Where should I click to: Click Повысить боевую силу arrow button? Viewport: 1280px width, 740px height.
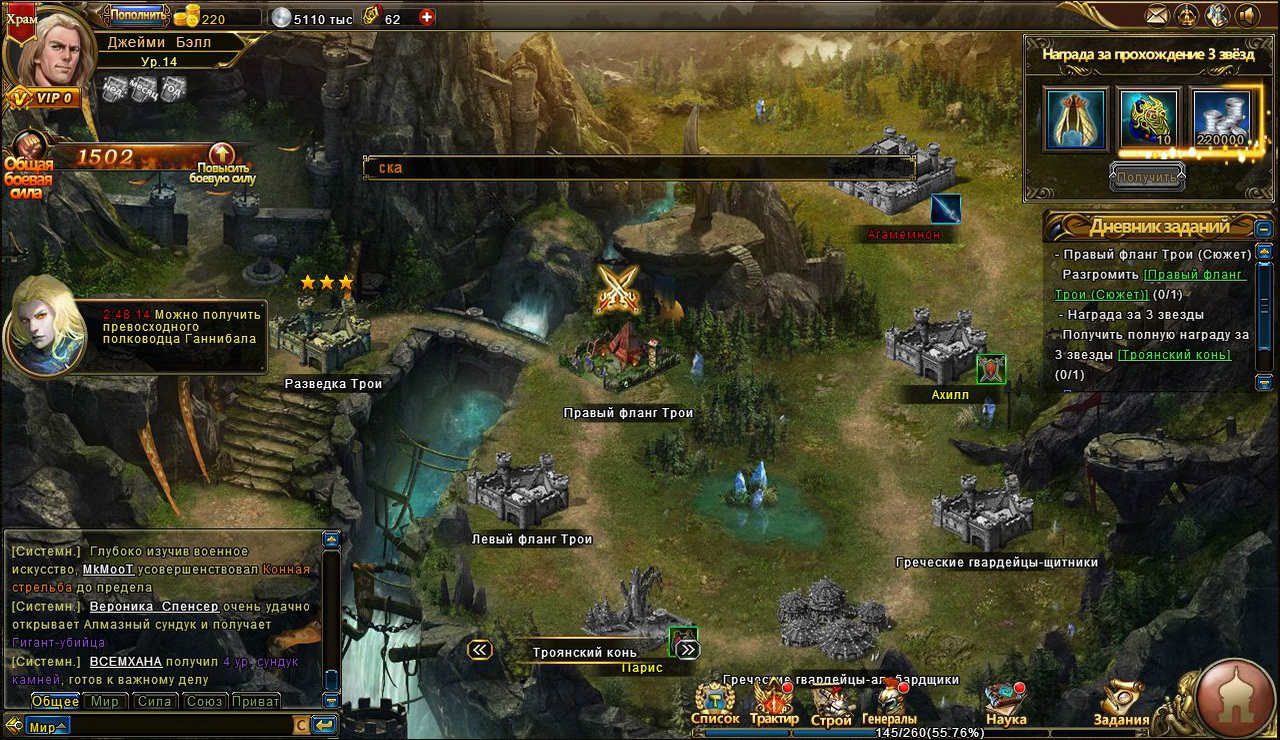[222, 156]
